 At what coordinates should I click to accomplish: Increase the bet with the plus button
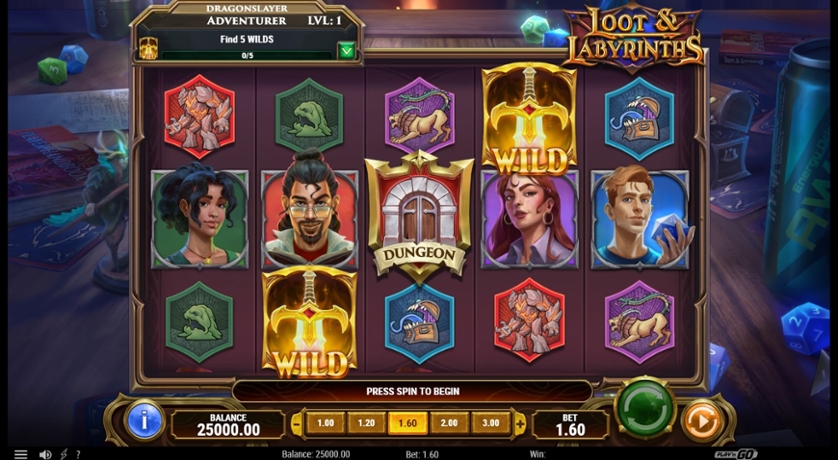click(519, 423)
